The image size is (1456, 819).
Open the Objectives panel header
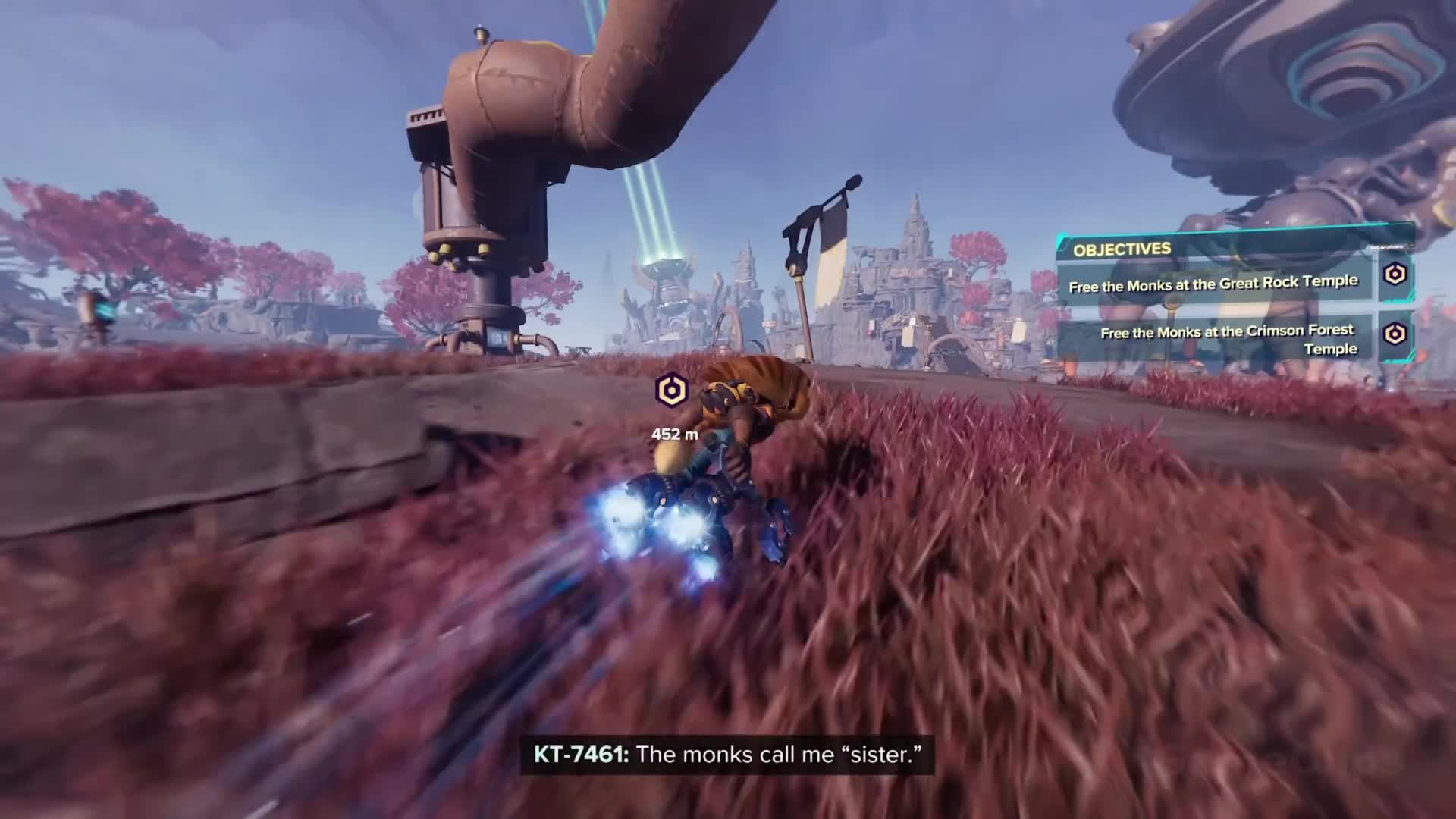tap(1122, 249)
